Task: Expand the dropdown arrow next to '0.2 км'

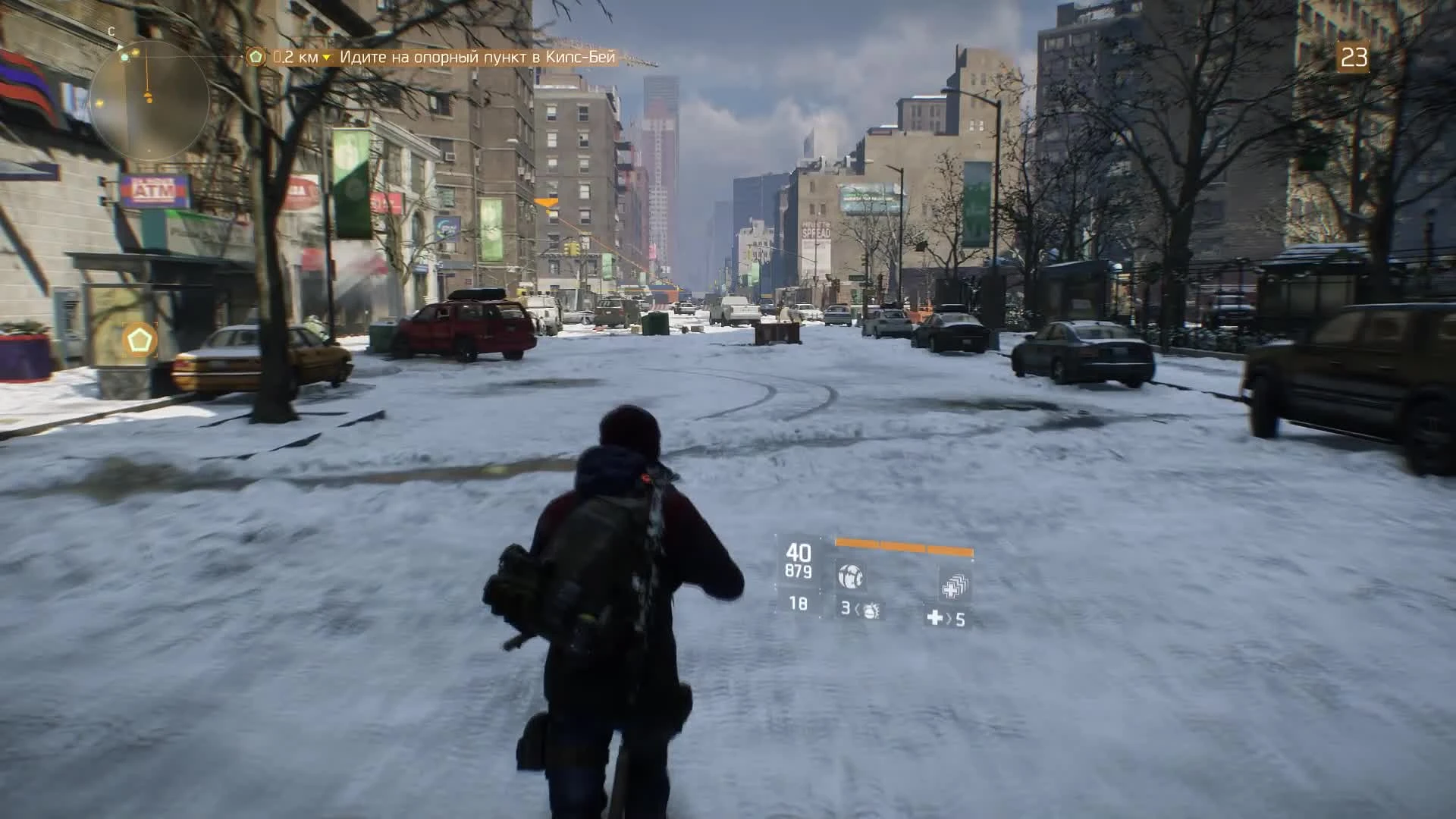Action: (326, 57)
